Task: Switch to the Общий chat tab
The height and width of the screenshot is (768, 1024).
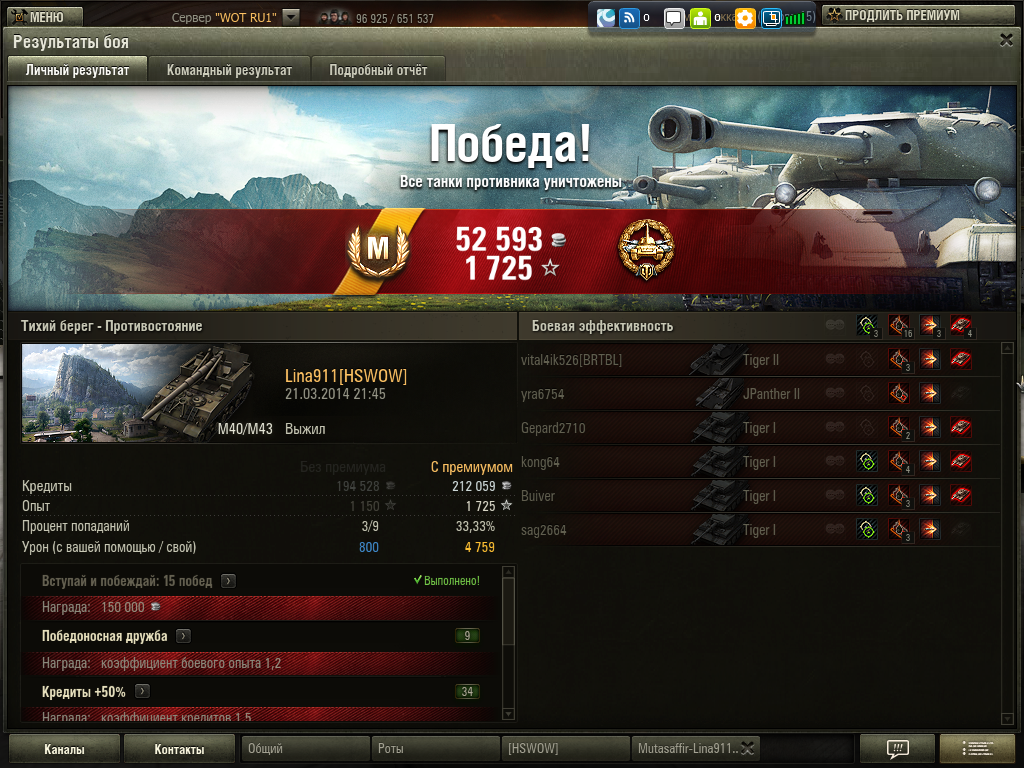Action: 305,748
